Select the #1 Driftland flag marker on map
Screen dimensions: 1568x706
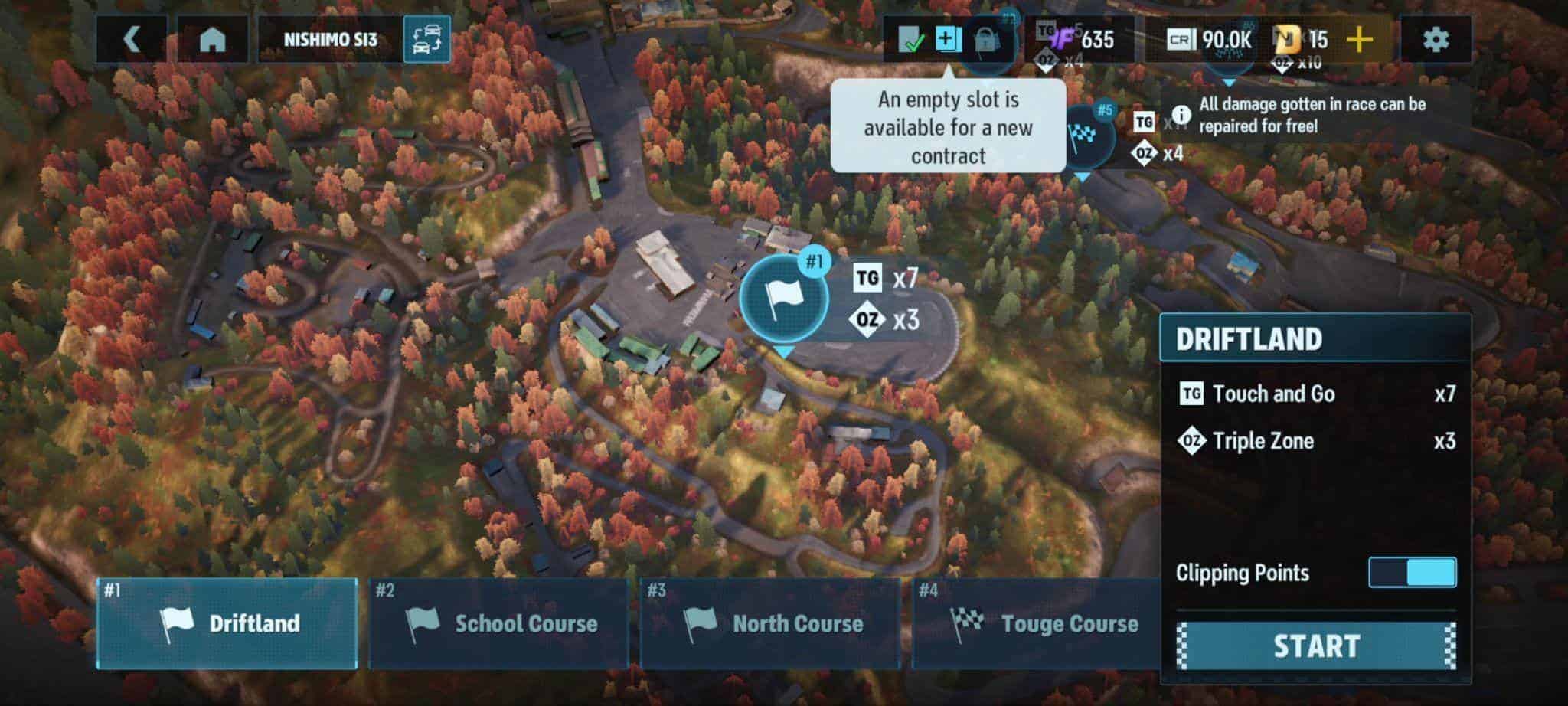[x=784, y=298]
